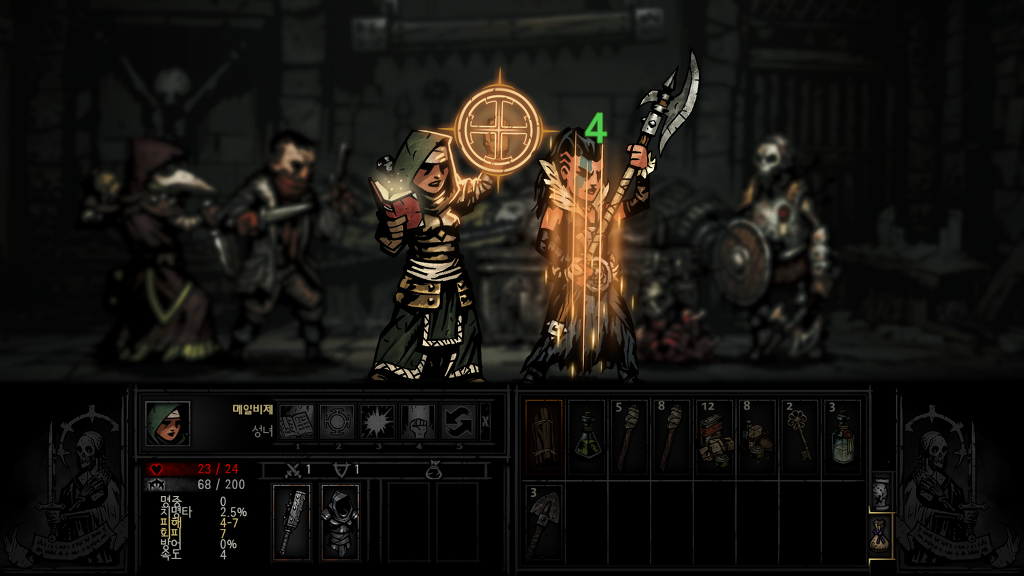
Task: Activate the circular cross healing skill
Action: (x=336, y=422)
